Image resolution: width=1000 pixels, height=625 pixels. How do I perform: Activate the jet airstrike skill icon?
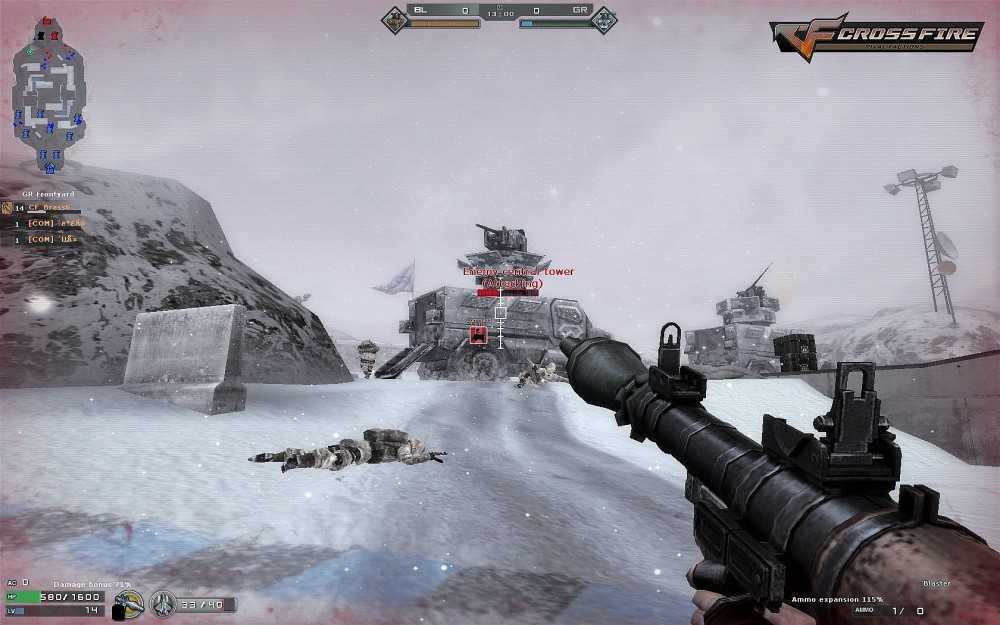pos(162,603)
